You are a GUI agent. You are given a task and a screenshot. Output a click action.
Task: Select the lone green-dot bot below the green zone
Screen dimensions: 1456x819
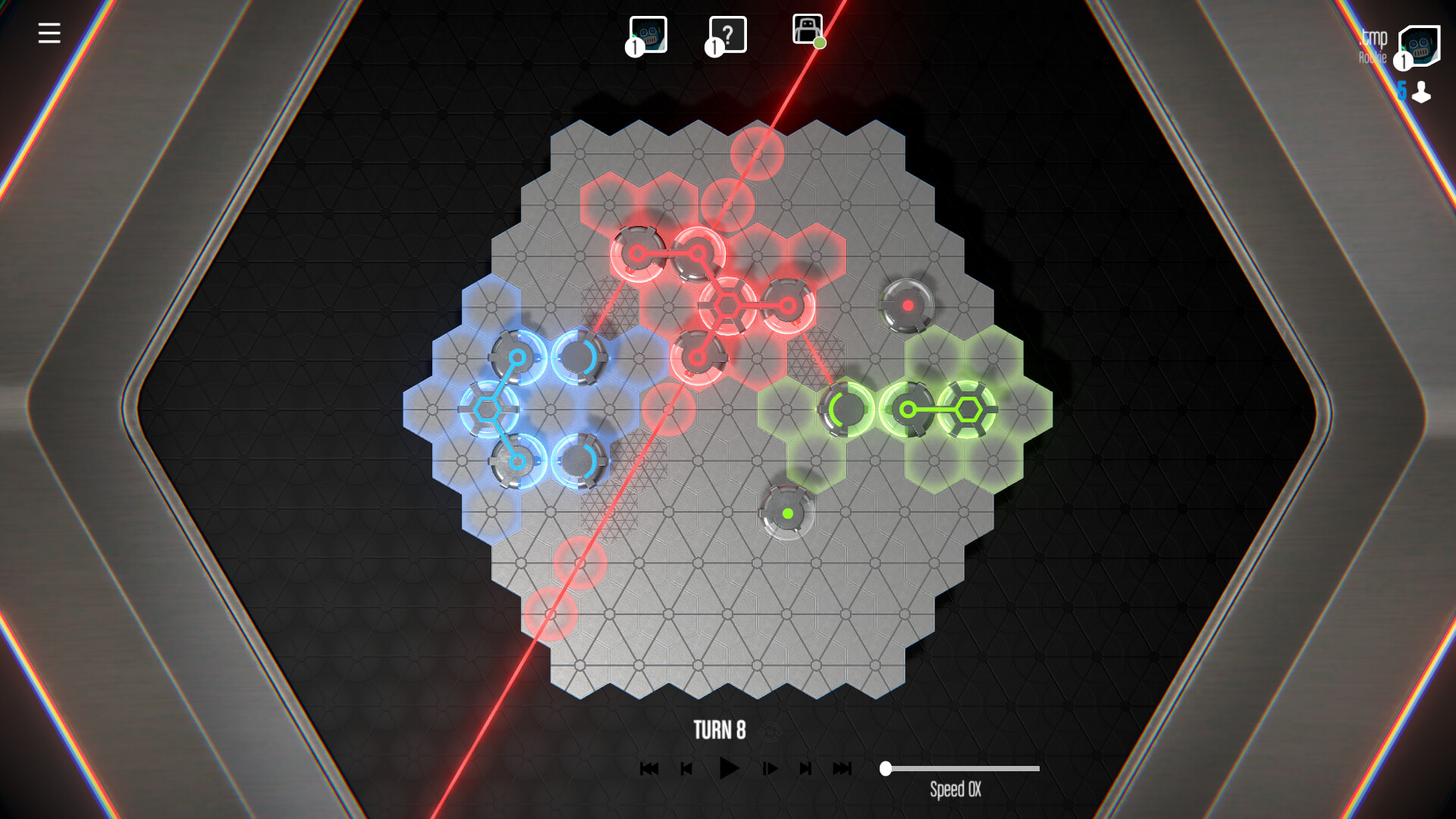pos(786,514)
